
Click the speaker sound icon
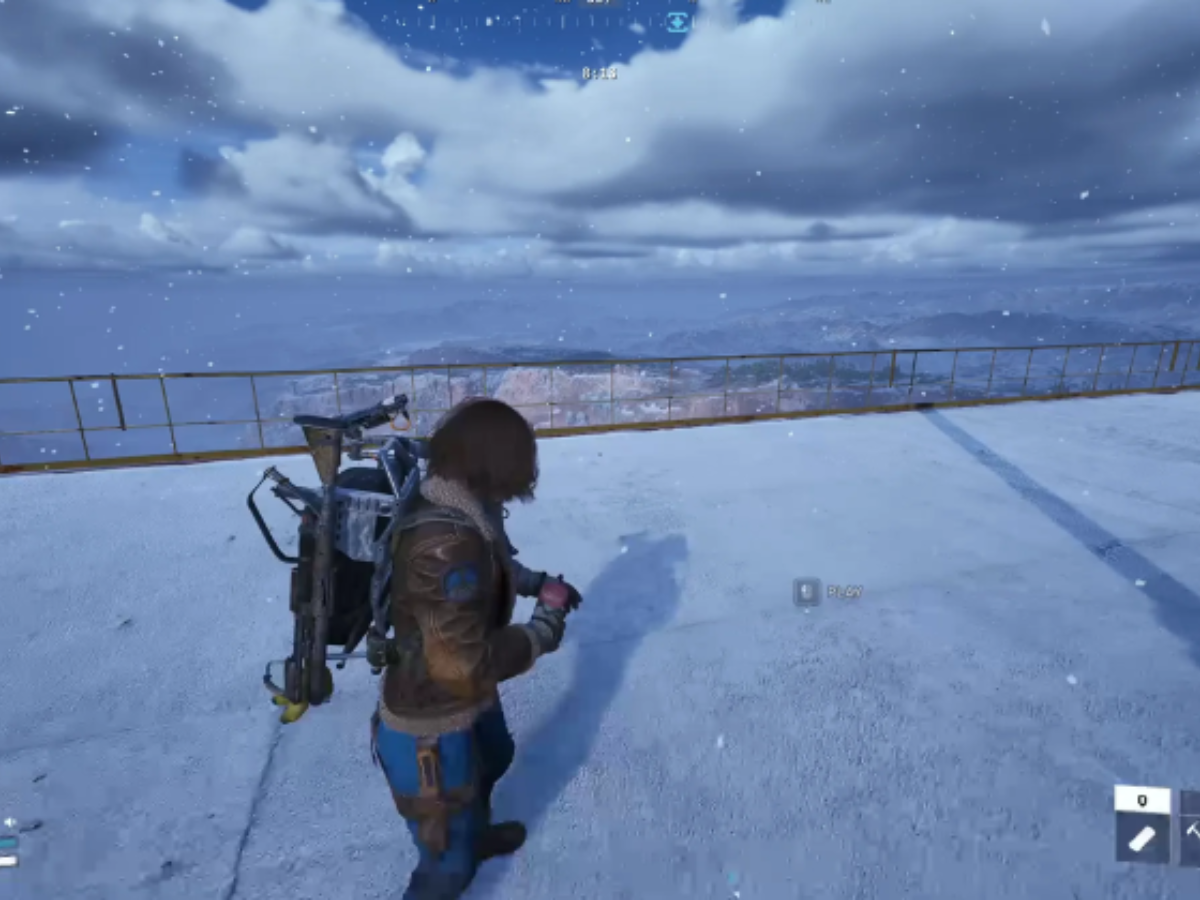(9, 823)
